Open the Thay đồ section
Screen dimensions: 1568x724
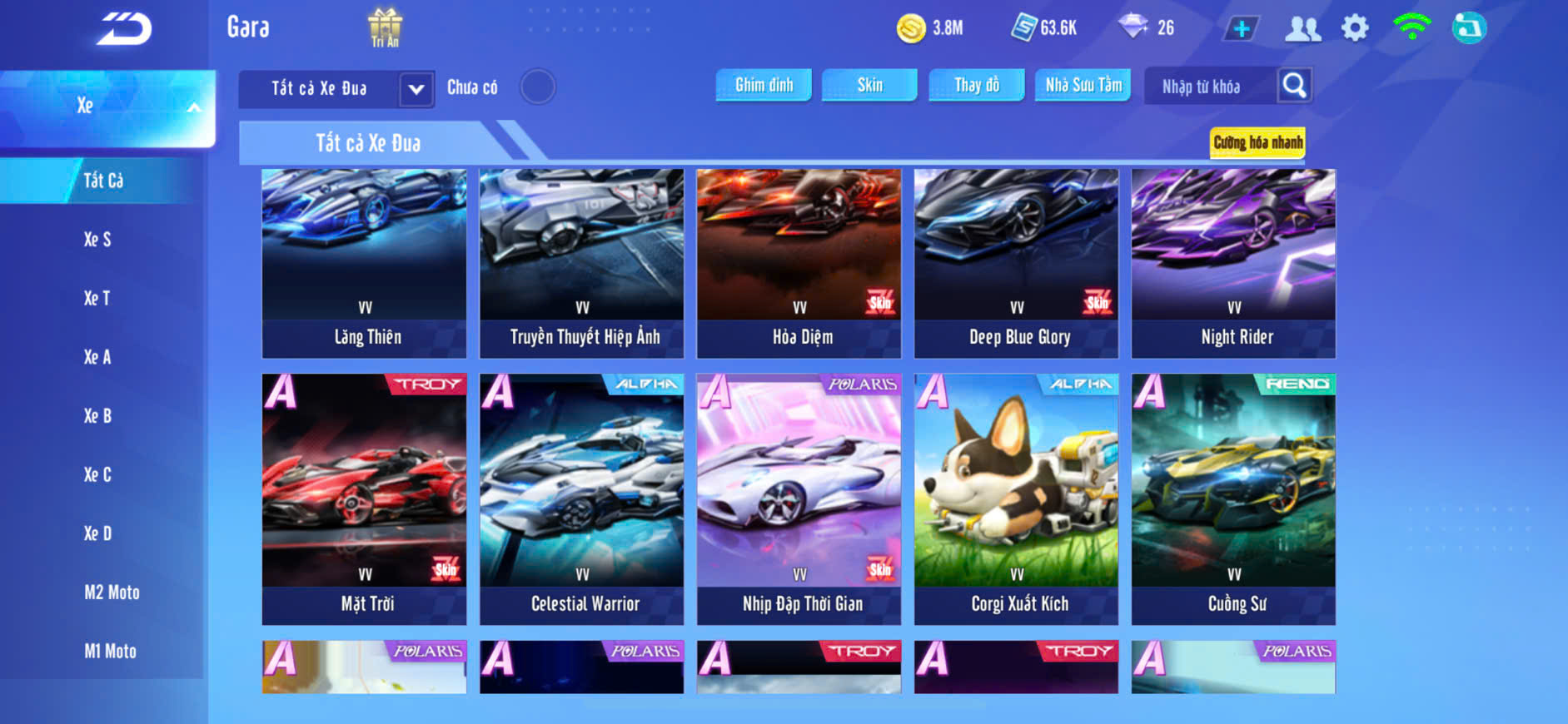click(977, 85)
